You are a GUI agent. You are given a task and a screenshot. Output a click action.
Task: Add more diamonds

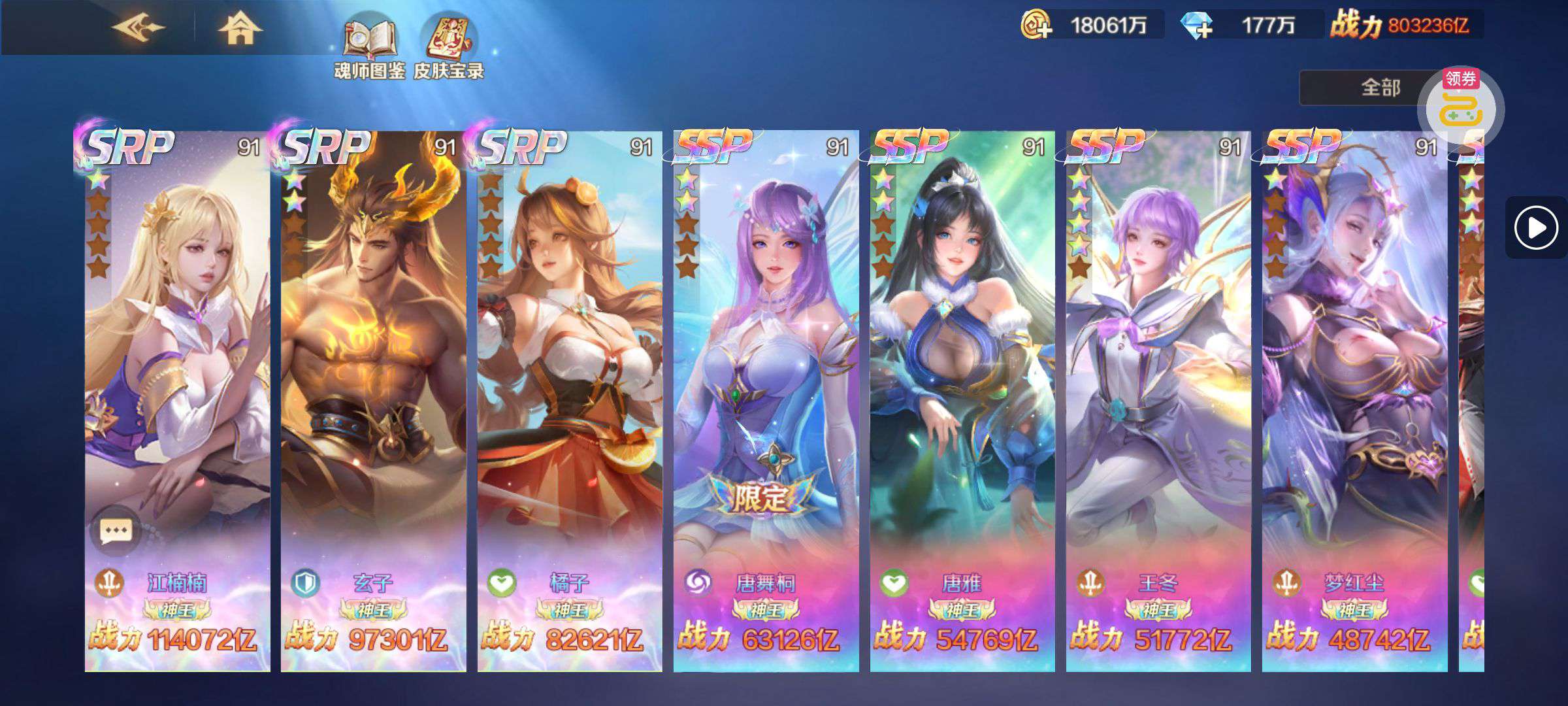pos(1197,25)
